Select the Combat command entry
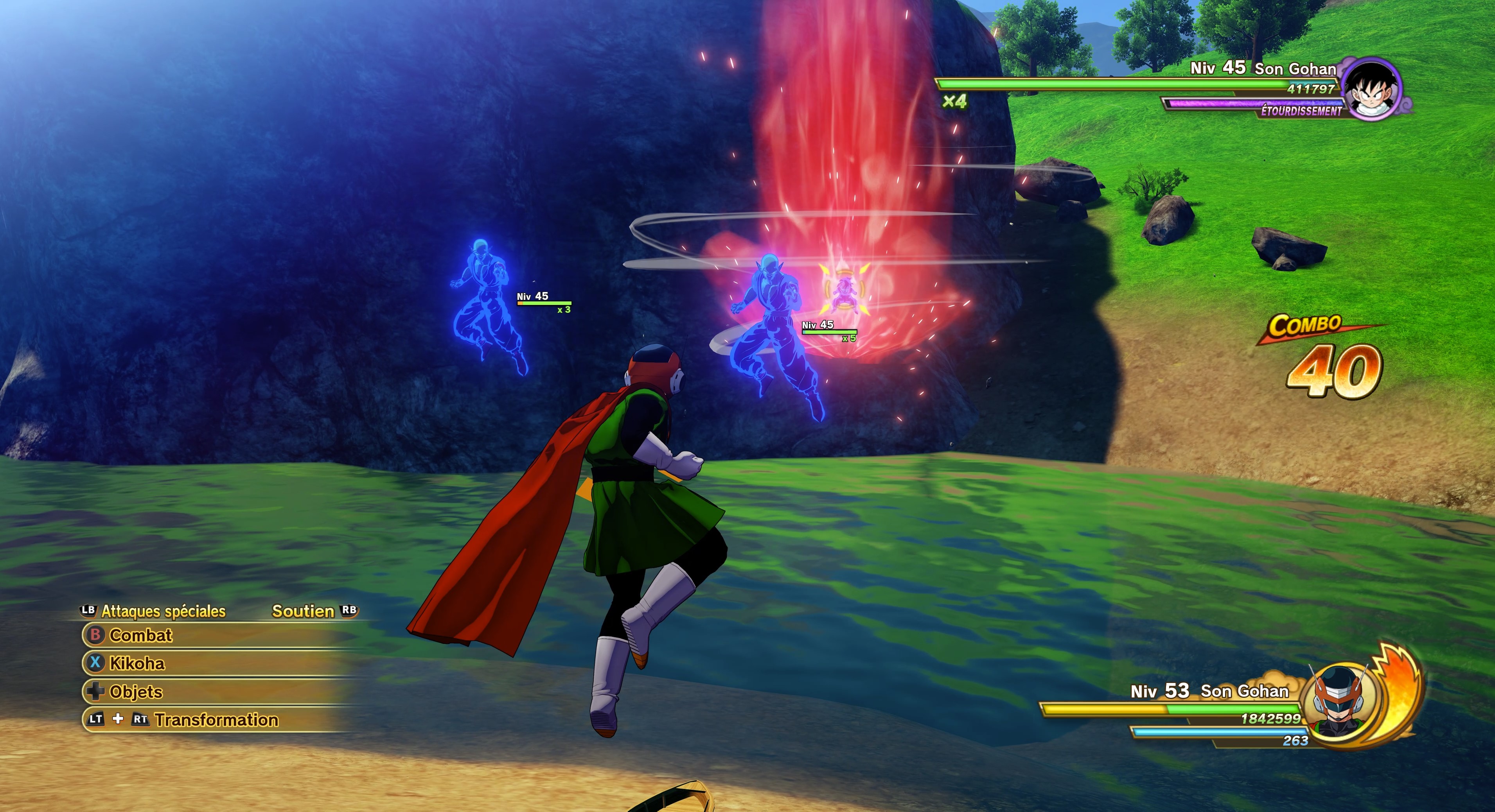 click(141, 635)
